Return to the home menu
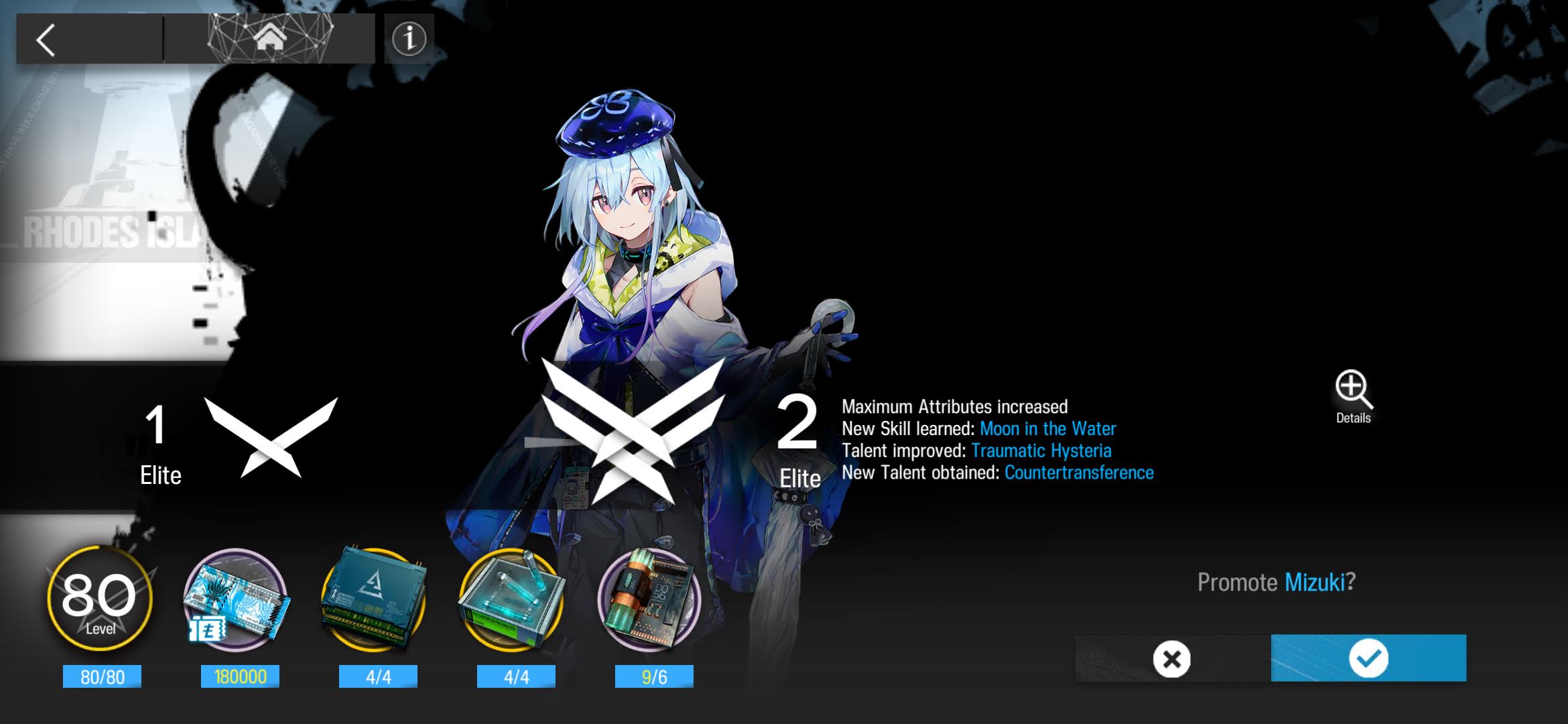1568x724 pixels. pyautogui.click(x=269, y=39)
